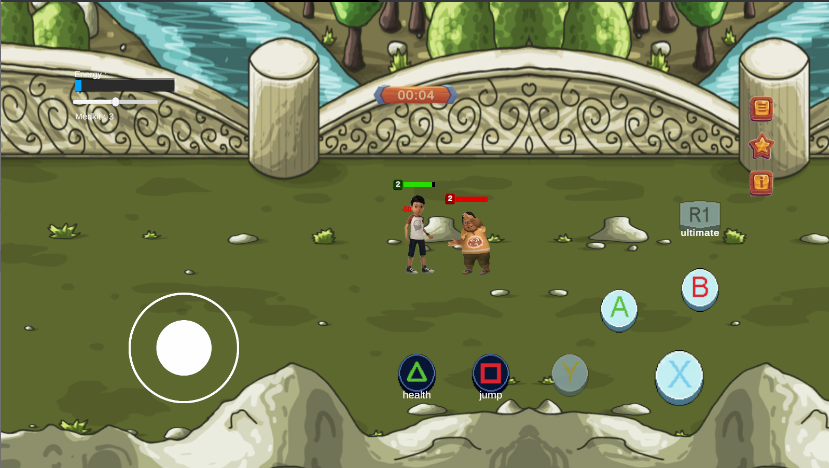Tap the green A attack button

point(619,308)
